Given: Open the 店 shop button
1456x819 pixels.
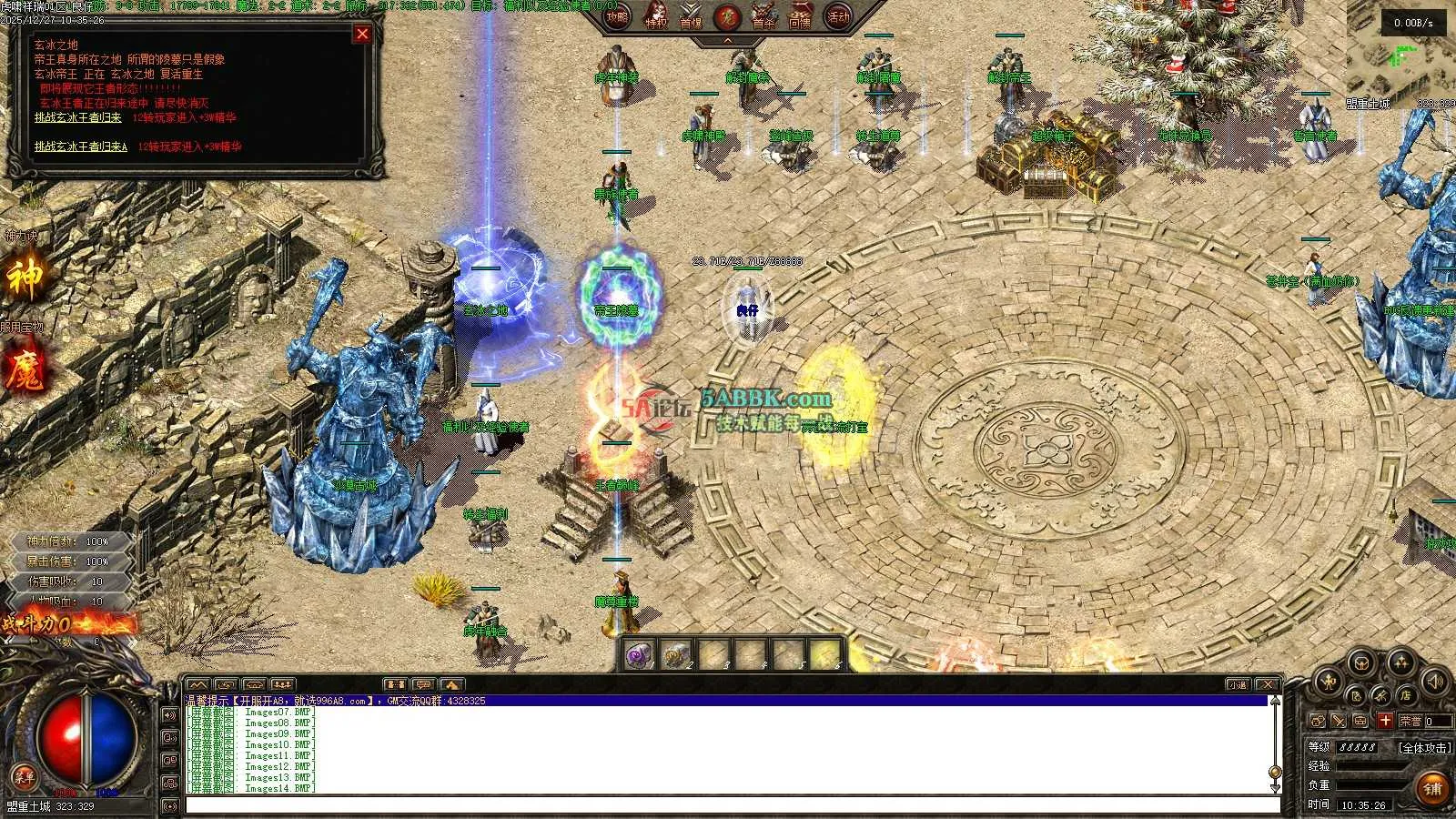Looking at the screenshot, I should point(1406,695).
